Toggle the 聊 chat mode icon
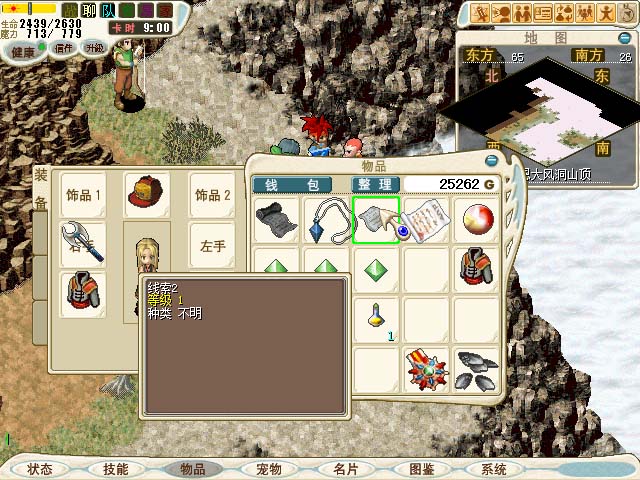Screen dimensions: 640x480 click(x=86, y=10)
